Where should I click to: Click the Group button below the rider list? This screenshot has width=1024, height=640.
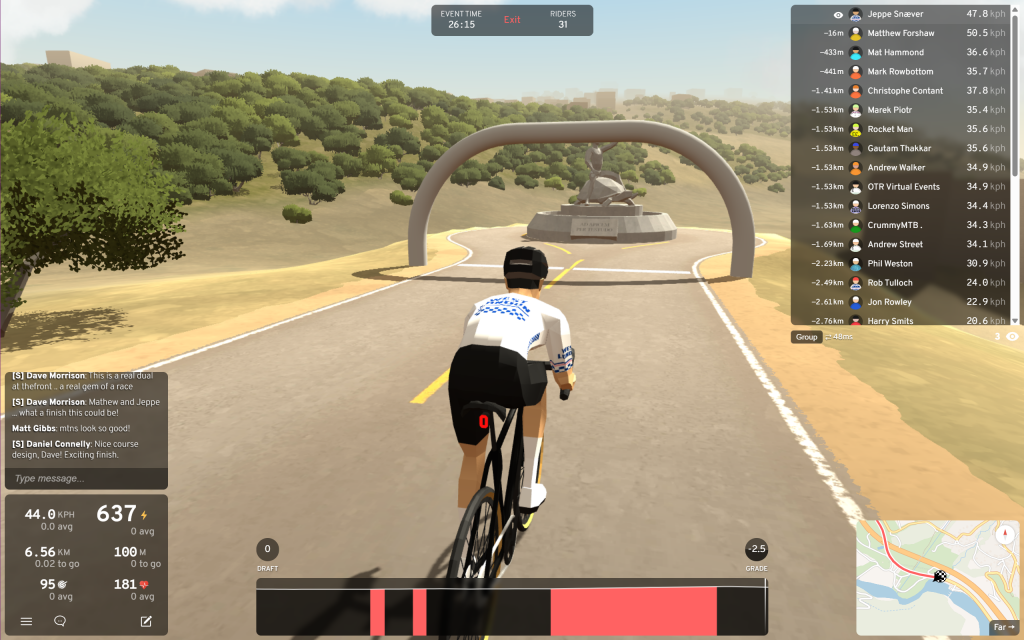click(x=806, y=337)
